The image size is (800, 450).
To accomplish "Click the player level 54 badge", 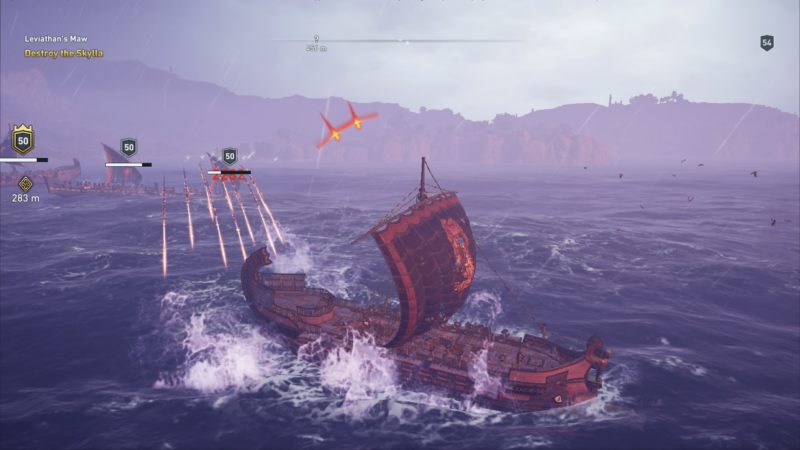I will tap(767, 43).
